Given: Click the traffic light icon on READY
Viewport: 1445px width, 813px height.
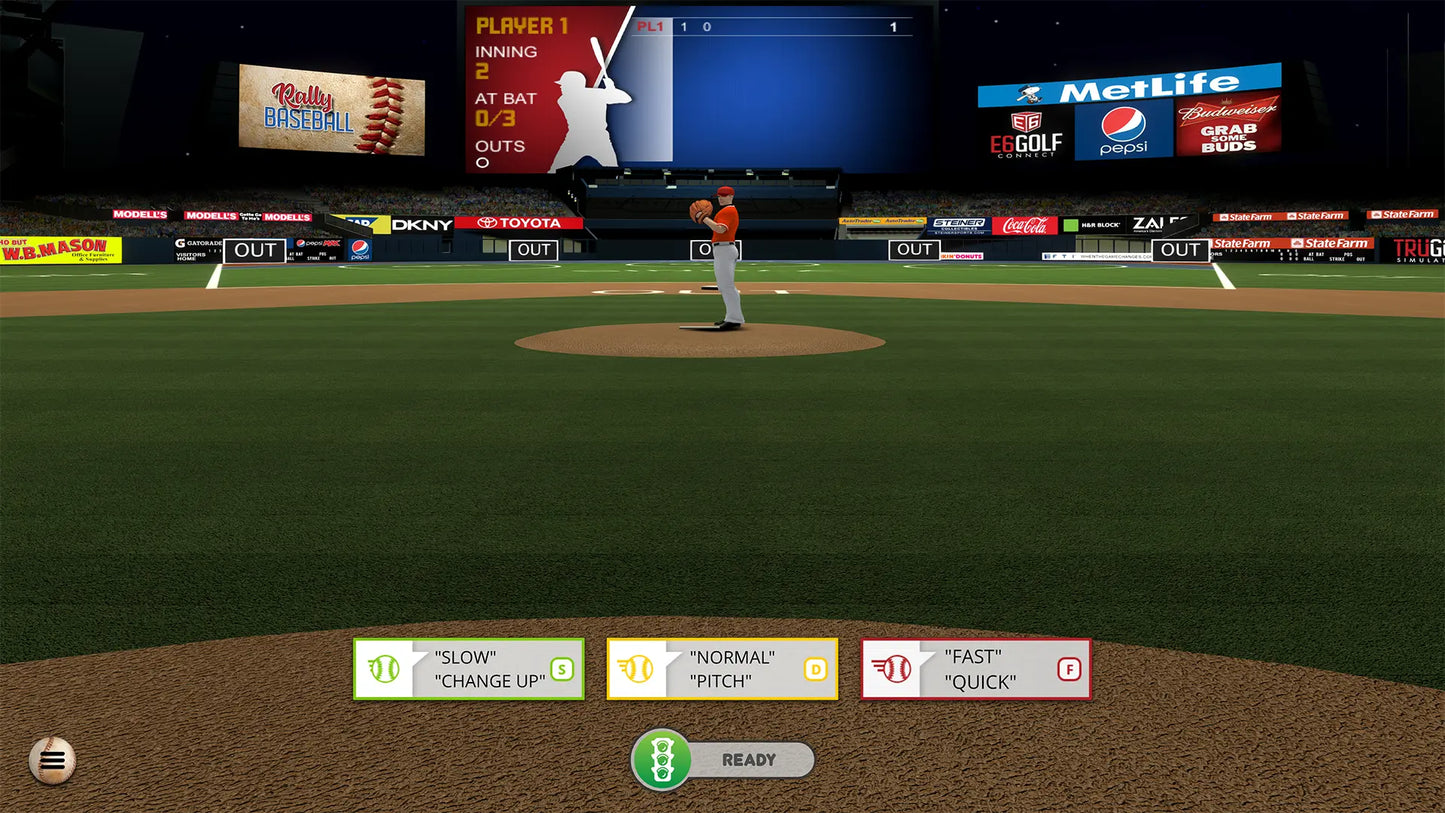Looking at the screenshot, I should (662, 760).
